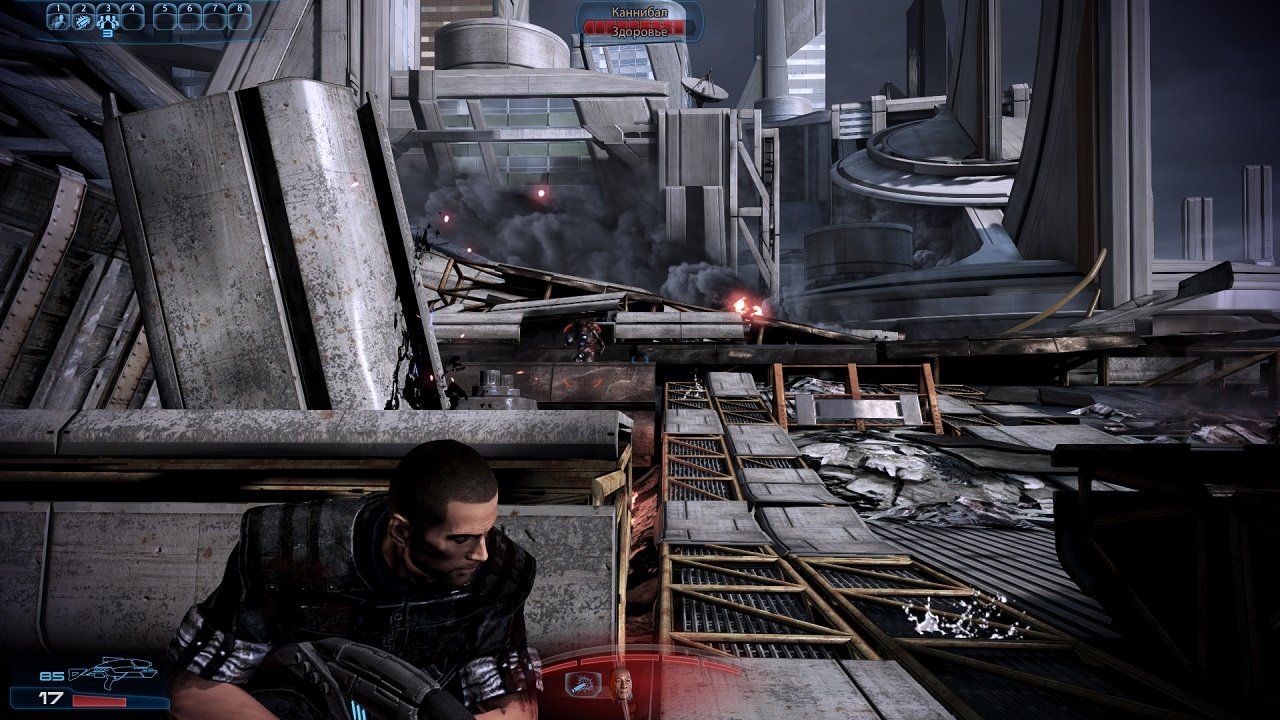Viewport: 1280px width, 720px height.
Task: Click the Здоровье text under the enemy name
Action: tap(640, 31)
